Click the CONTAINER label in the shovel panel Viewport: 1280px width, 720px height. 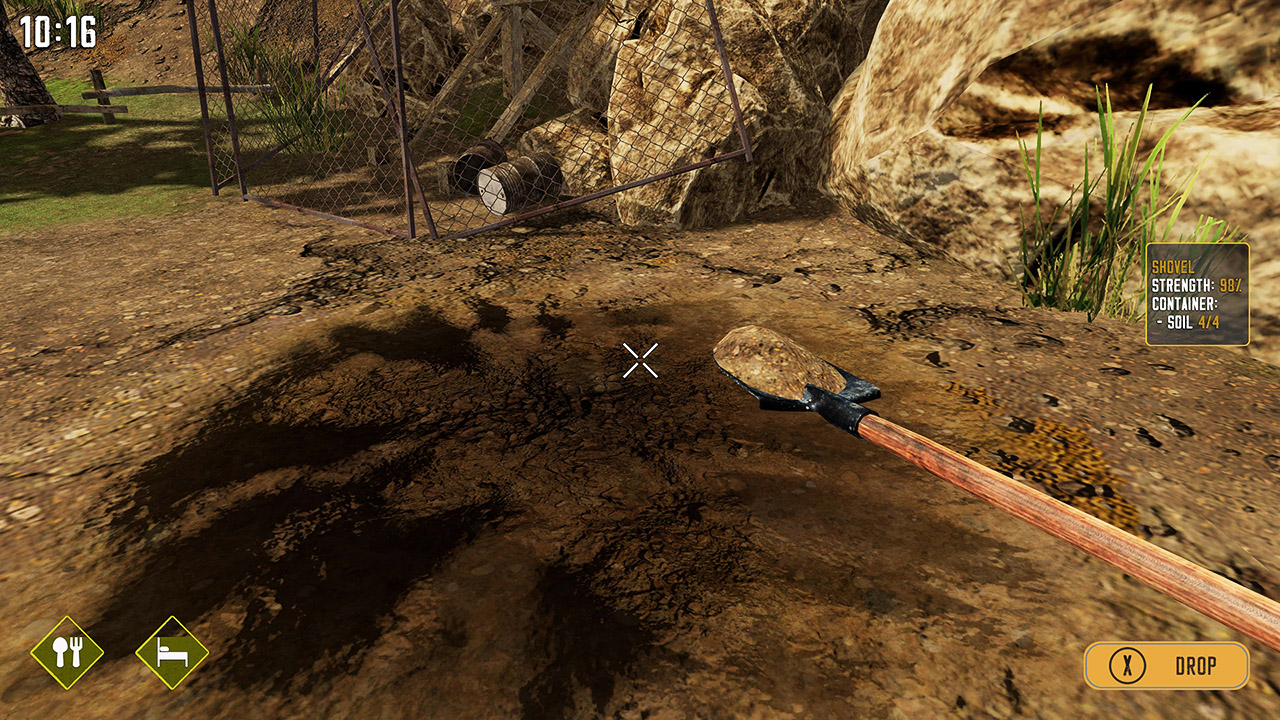coord(1186,301)
